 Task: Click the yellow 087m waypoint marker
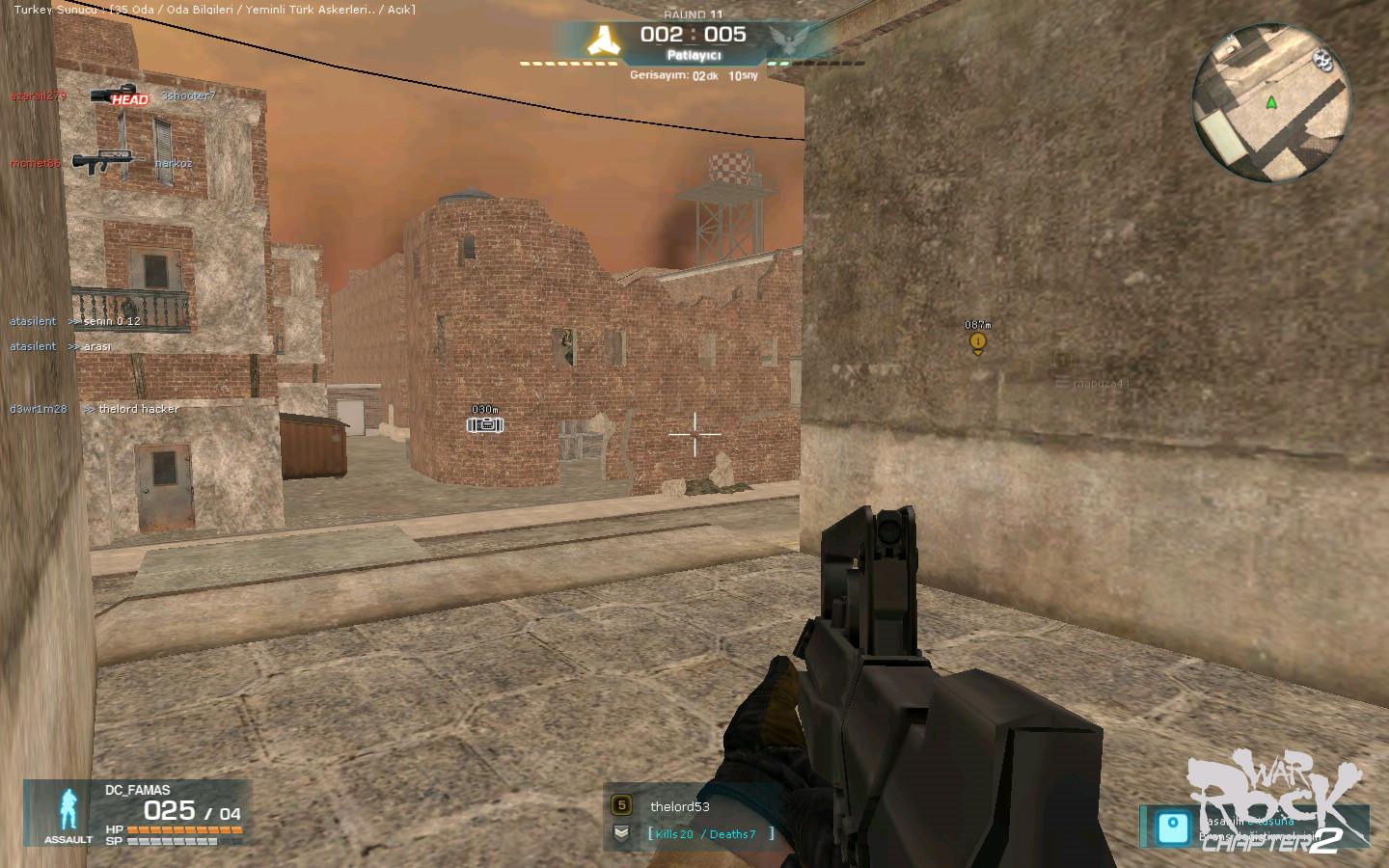coord(978,341)
